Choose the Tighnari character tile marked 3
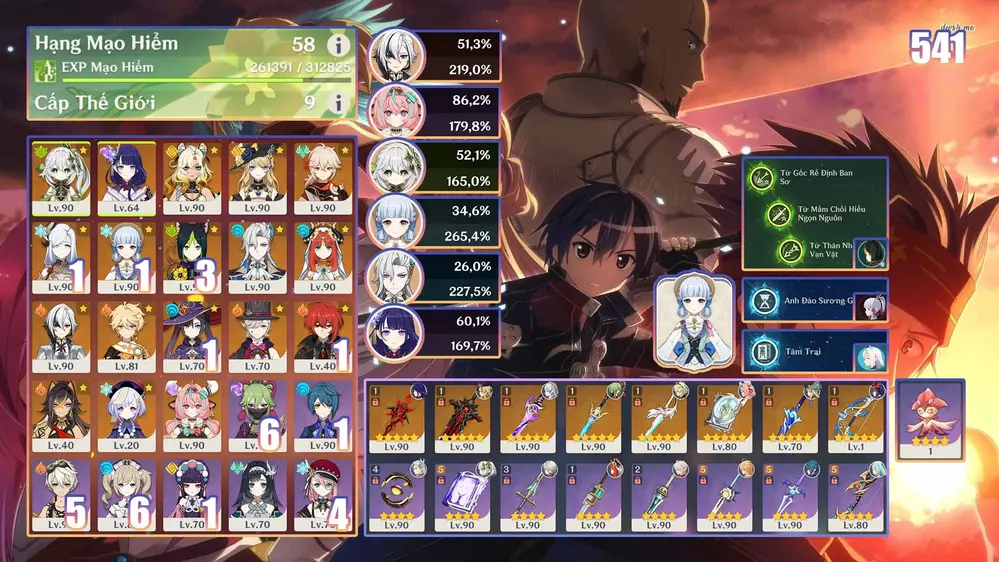 point(192,257)
